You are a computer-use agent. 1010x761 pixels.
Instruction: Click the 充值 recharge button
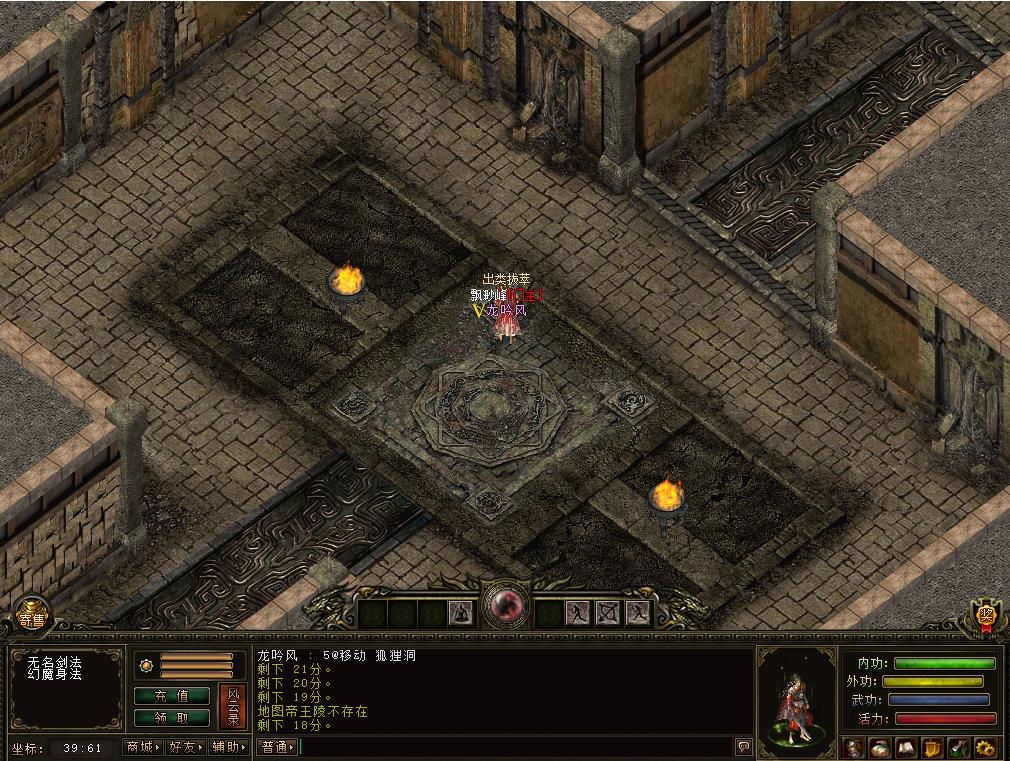point(172,695)
